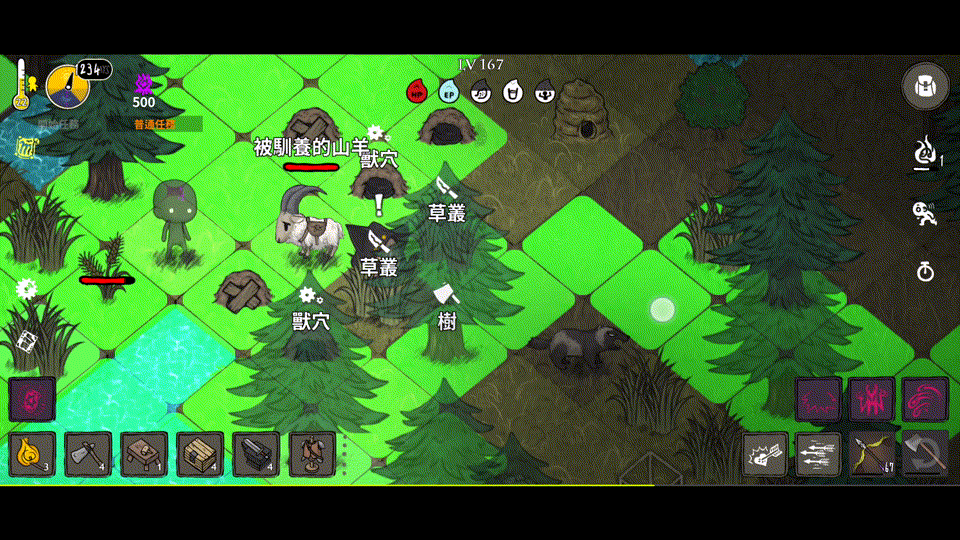Activate the red jagged-jaw rune skill
This screenshot has width=960, height=540.
[818, 400]
